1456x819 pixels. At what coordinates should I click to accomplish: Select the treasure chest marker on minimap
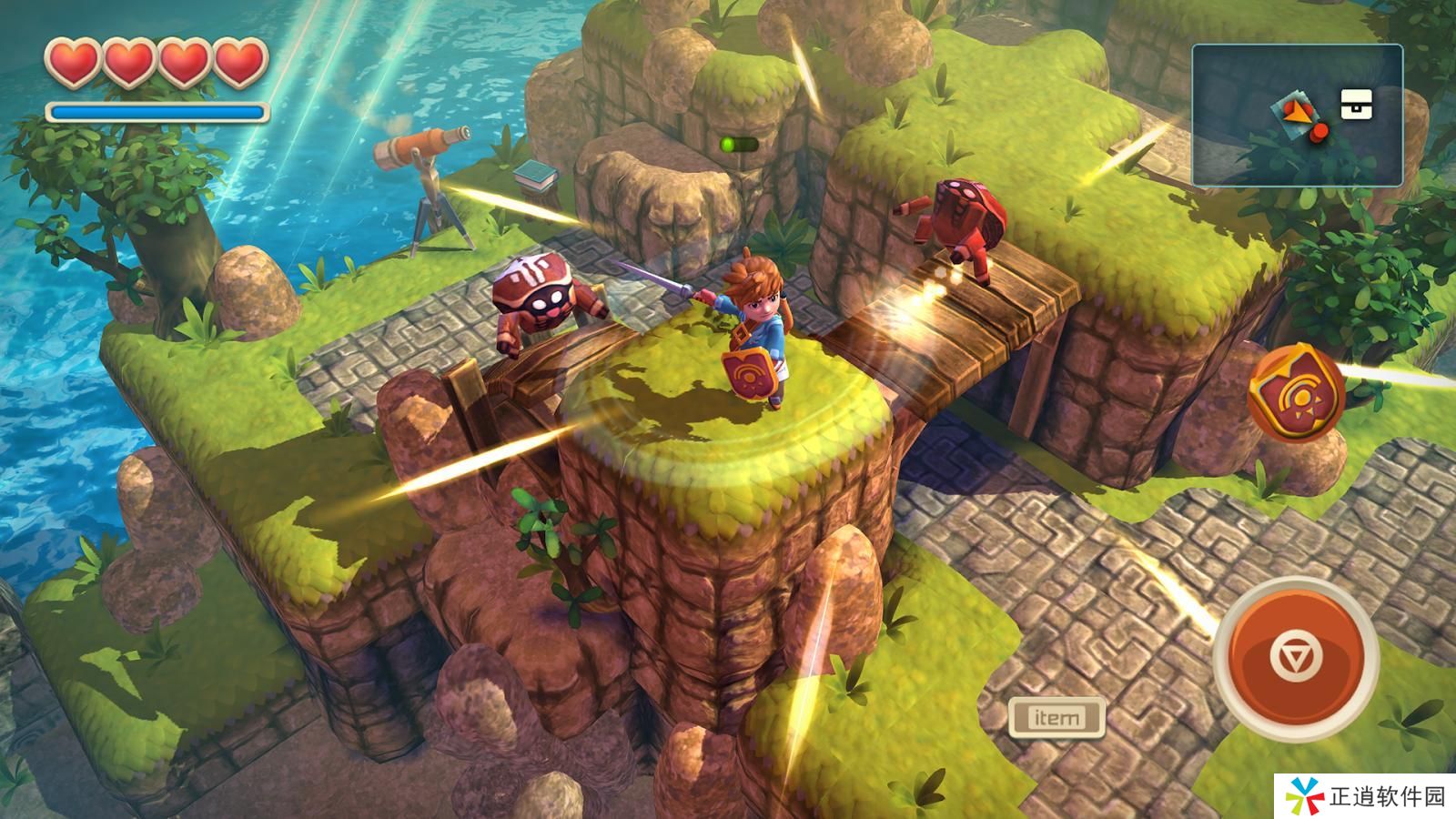[x=1357, y=105]
